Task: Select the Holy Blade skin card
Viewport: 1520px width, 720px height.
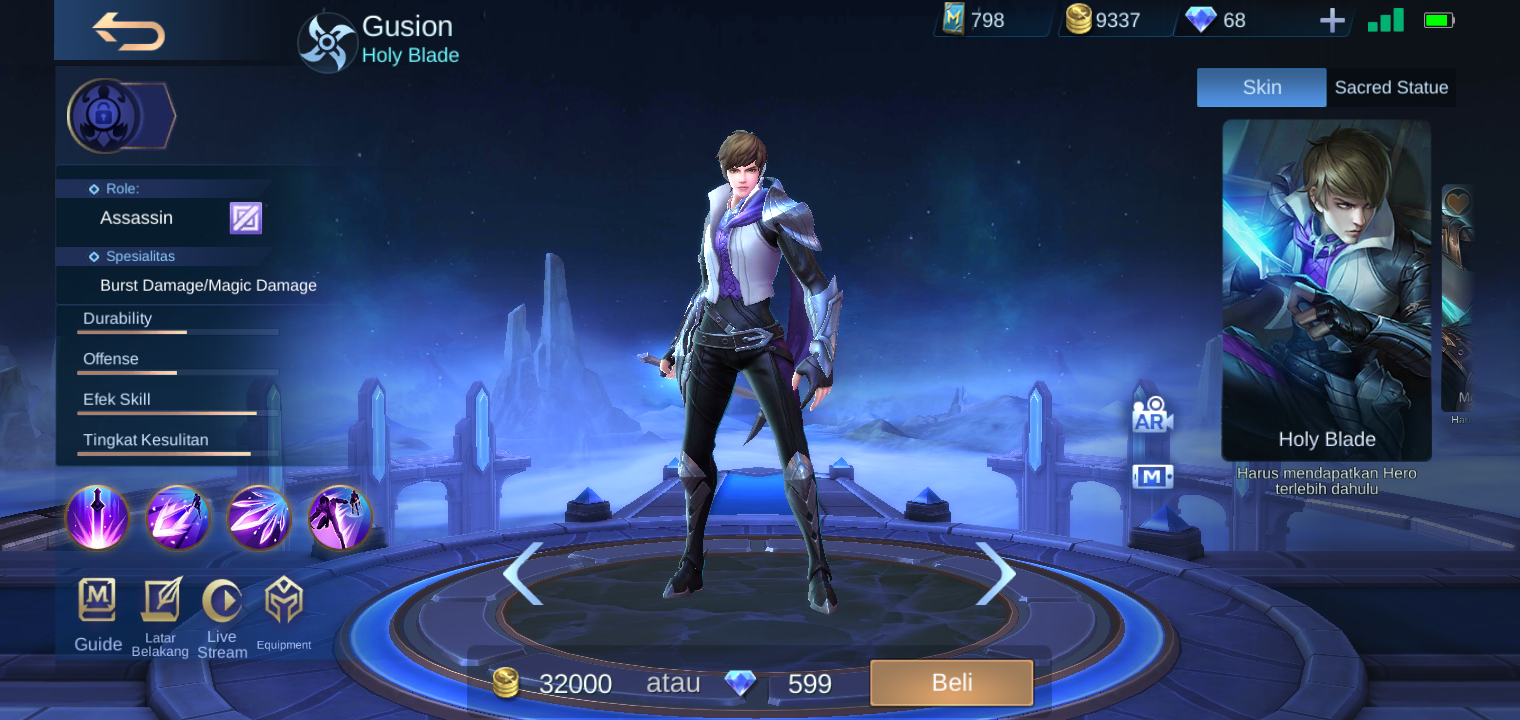Action: (1326, 290)
